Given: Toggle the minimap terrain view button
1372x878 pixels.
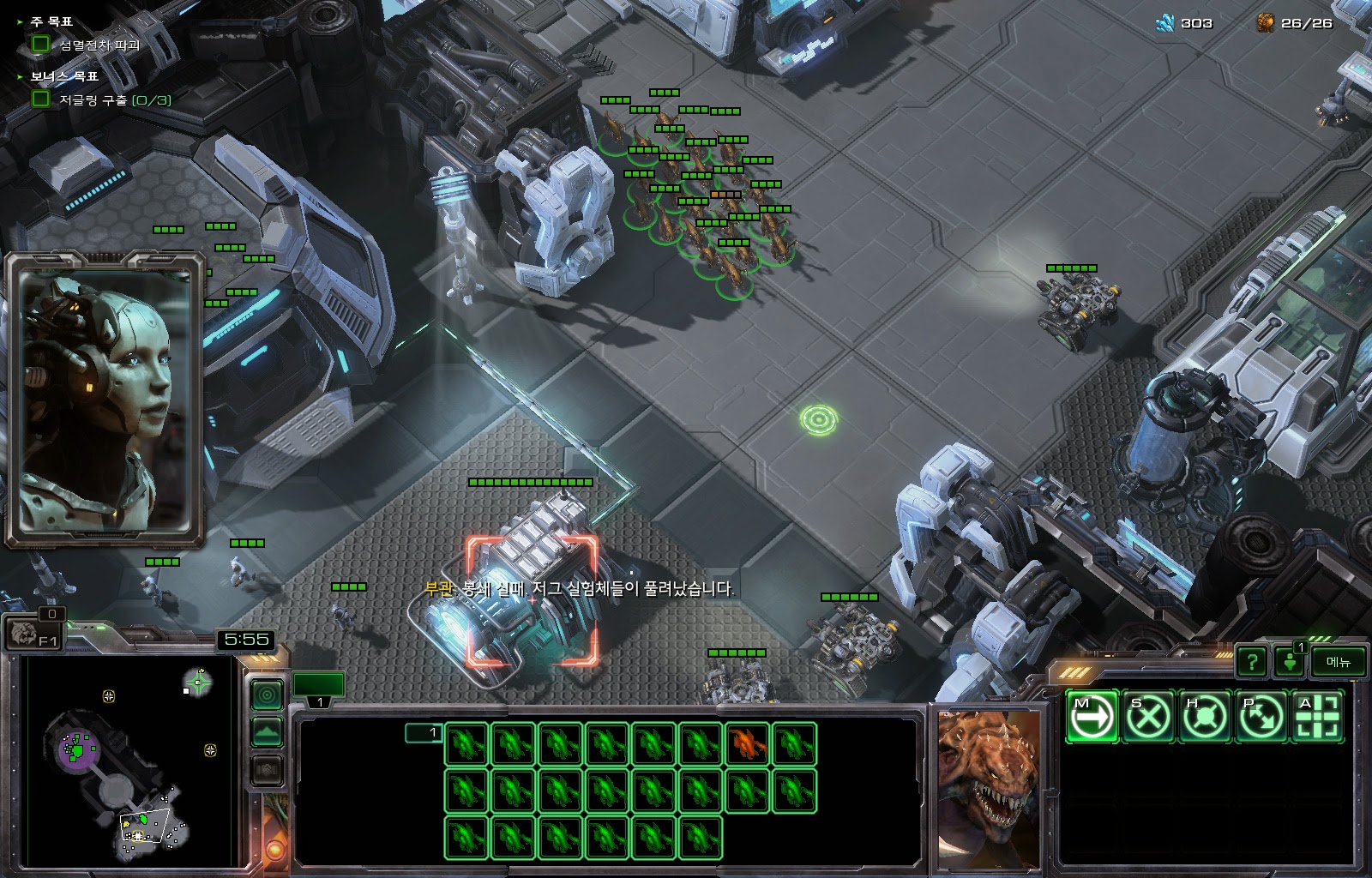Looking at the screenshot, I should (267, 732).
